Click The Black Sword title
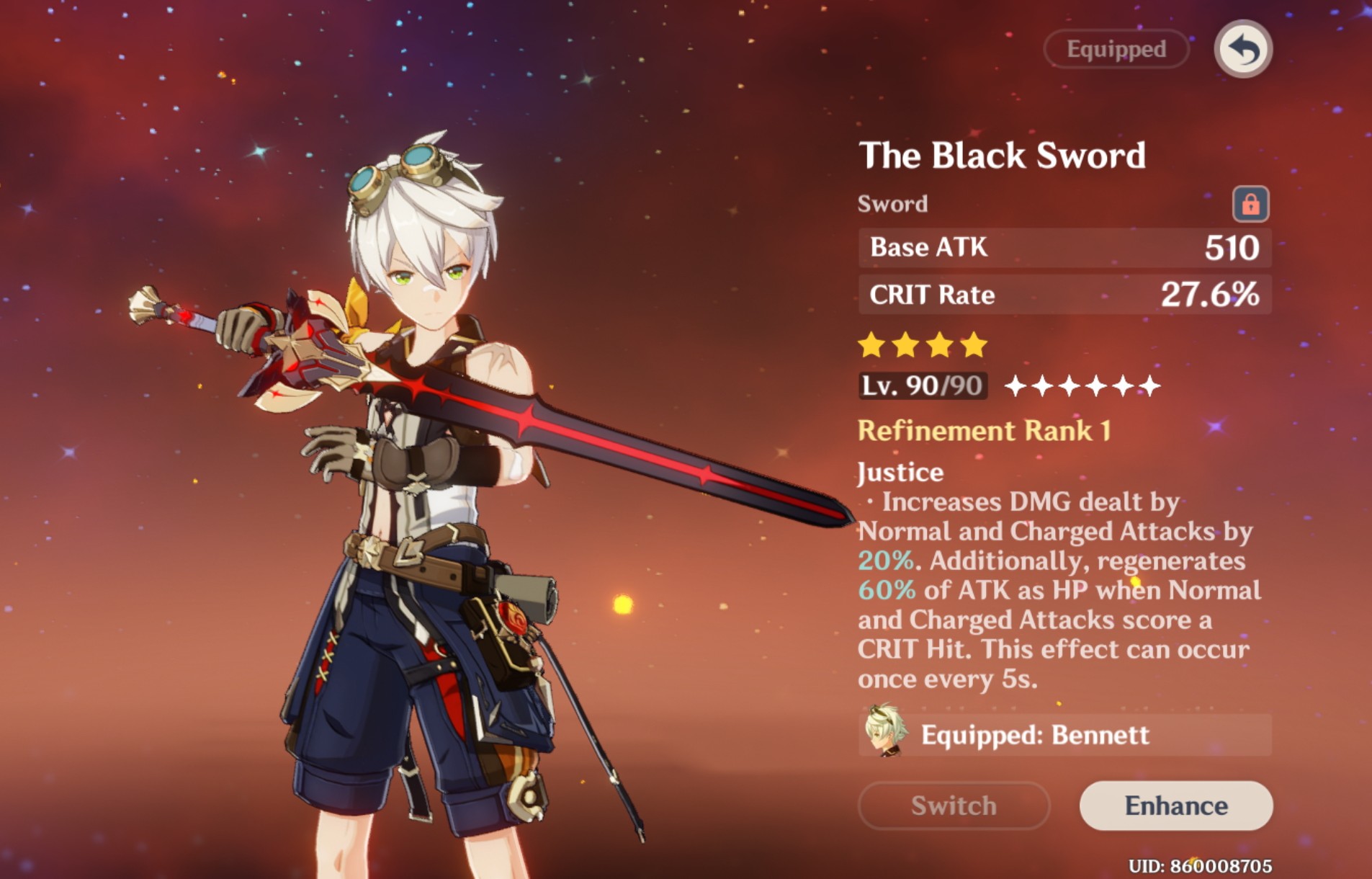 coord(1005,156)
